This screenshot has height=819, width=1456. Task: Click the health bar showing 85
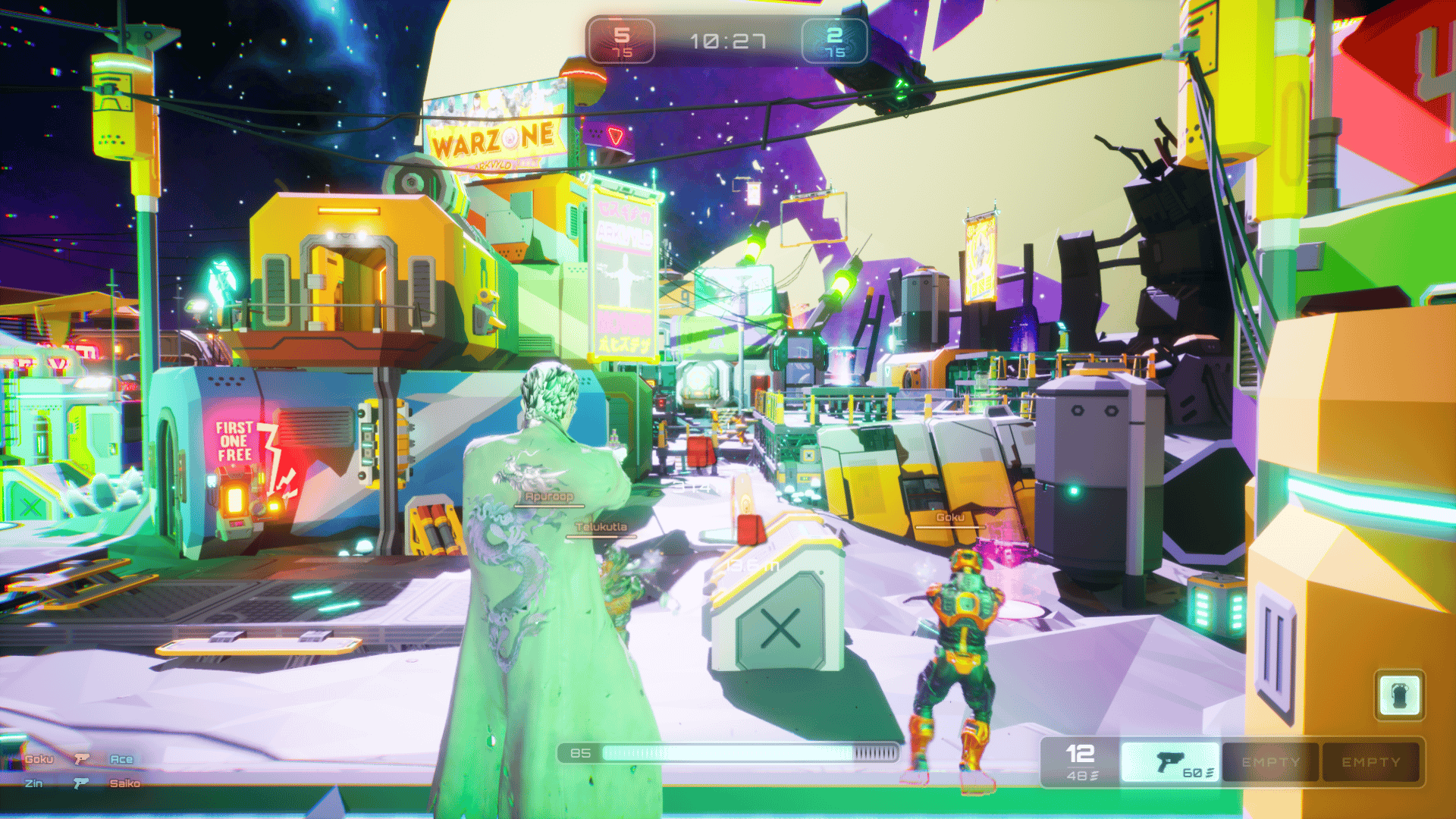click(728, 753)
